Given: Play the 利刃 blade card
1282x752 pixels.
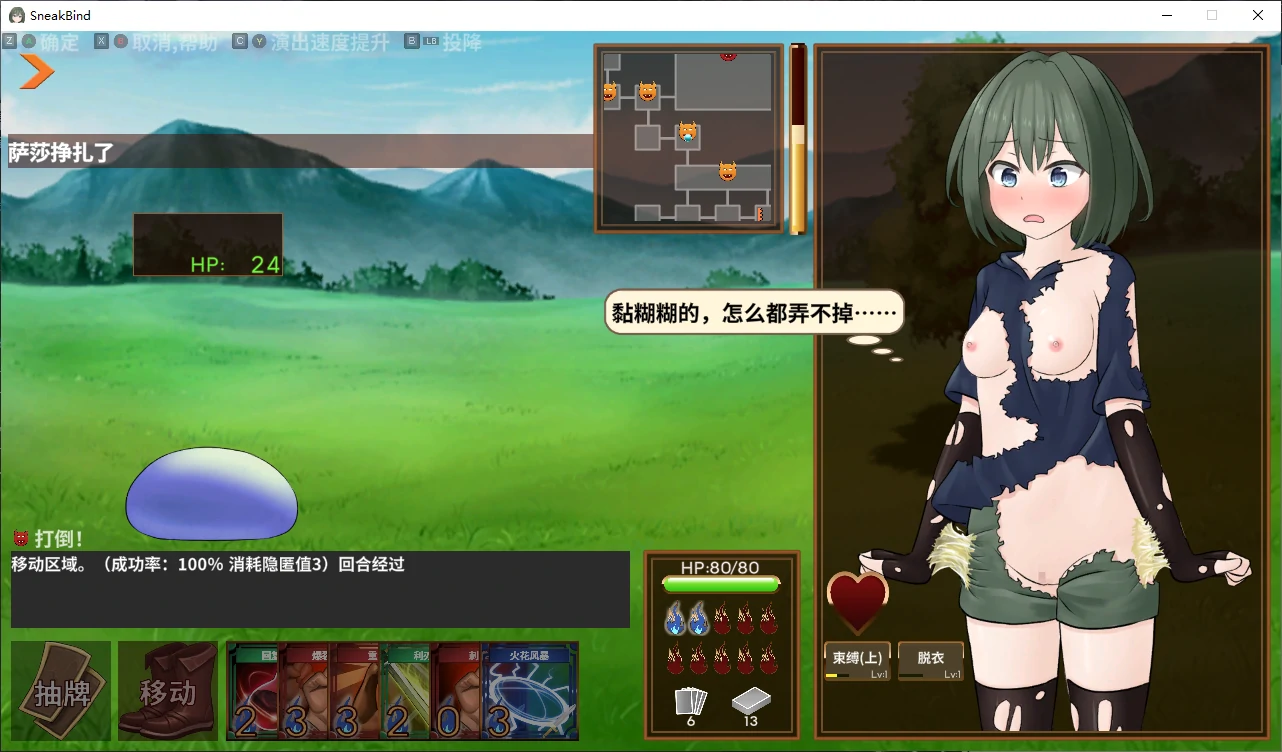Looking at the screenshot, I should click(x=404, y=690).
